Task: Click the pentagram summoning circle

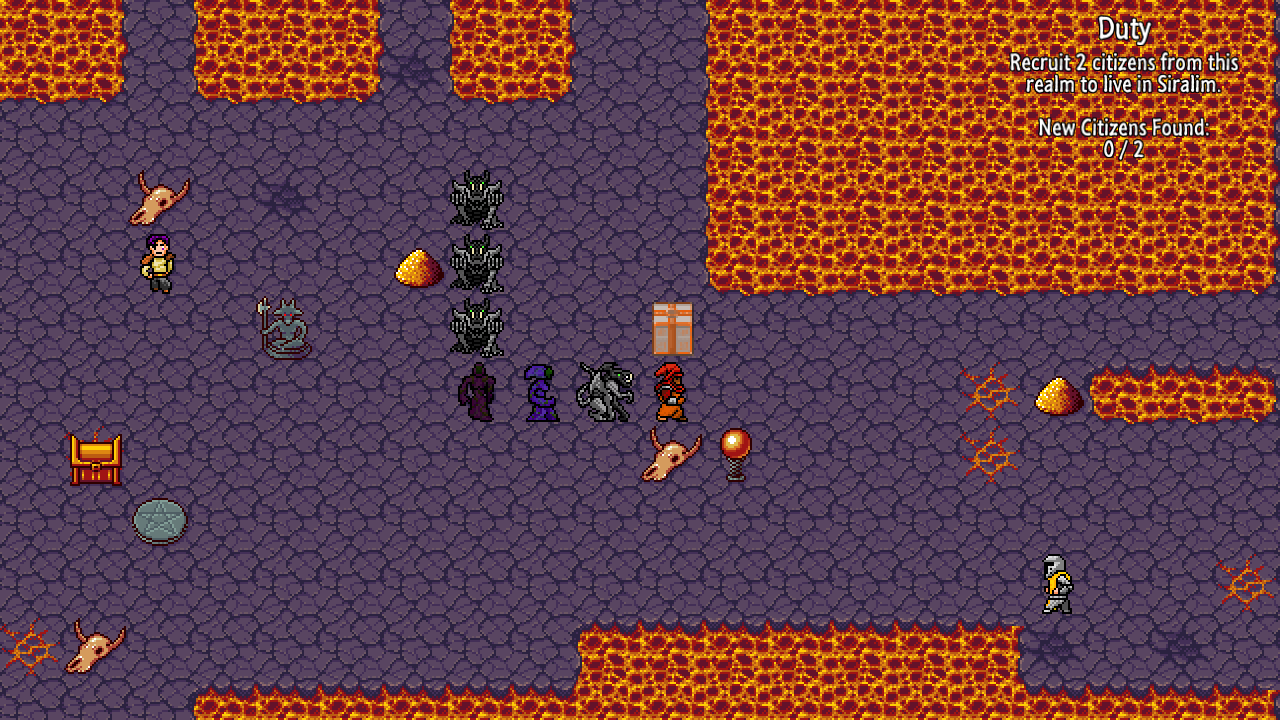Action: tap(158, 520)
